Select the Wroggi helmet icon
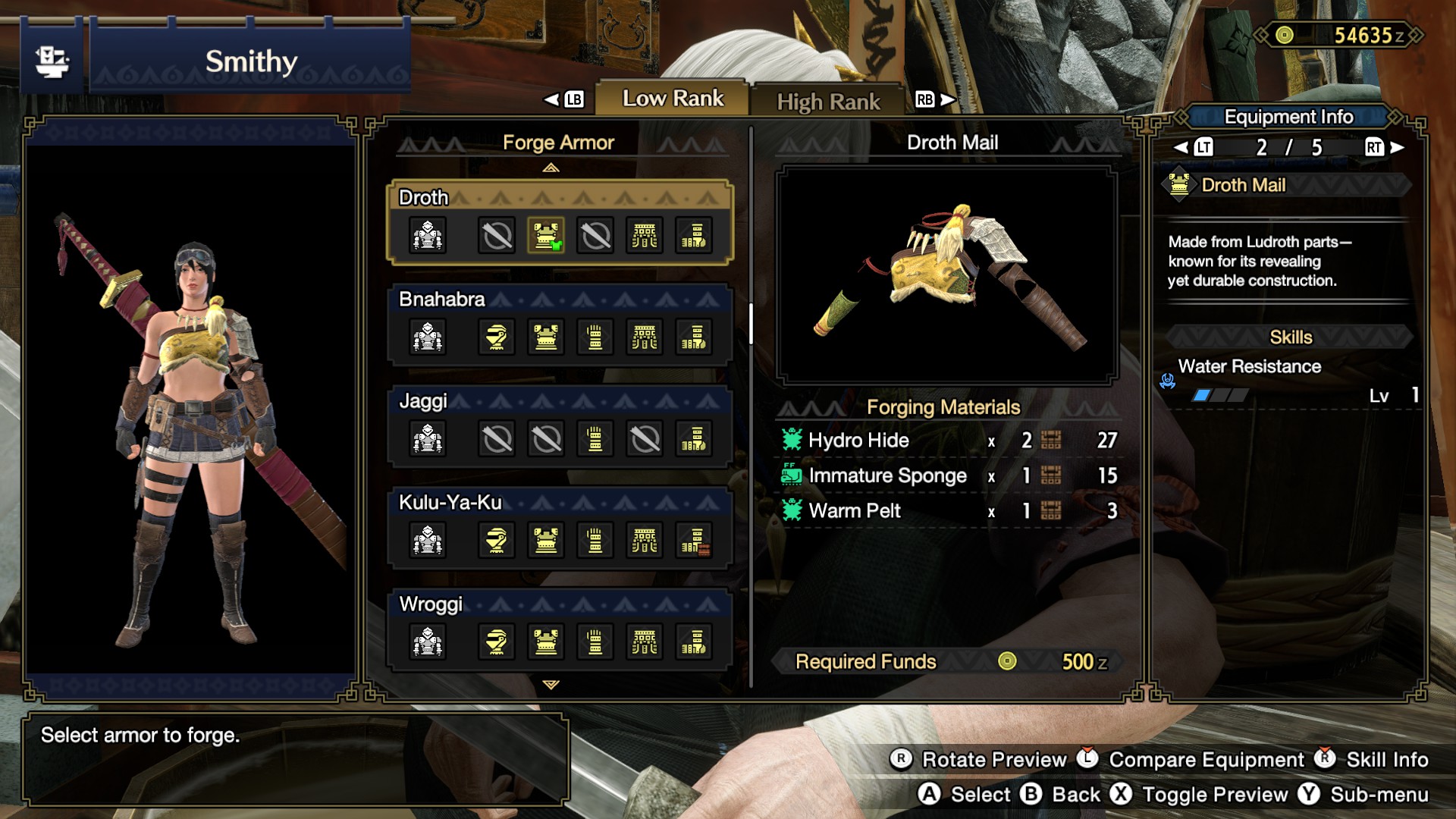This screenshot has width=1456, height=819. tap(497, 642)
